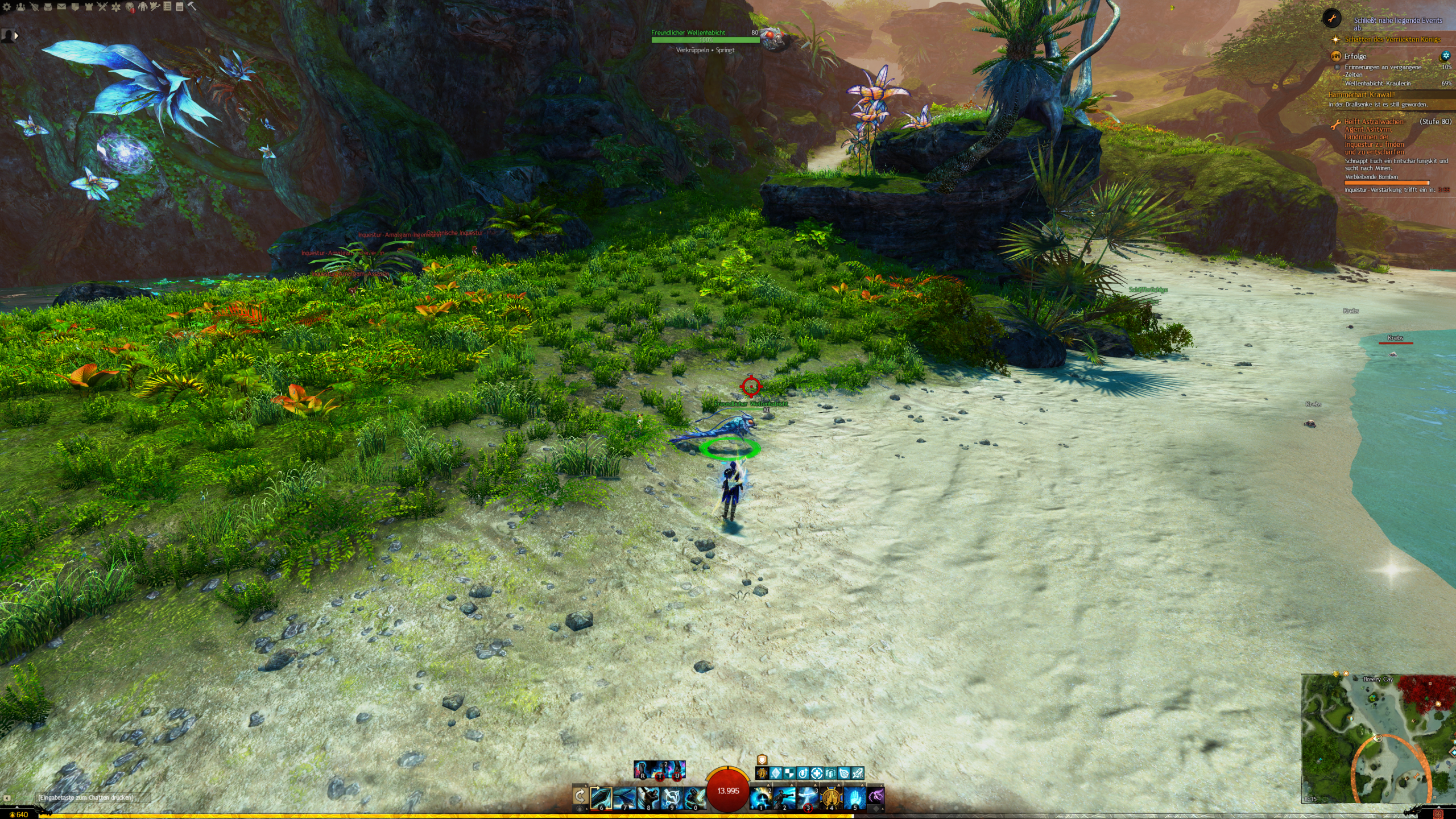Open the hammer crafting icon in top bar
1456x819 pixels.
pos(192,7)
